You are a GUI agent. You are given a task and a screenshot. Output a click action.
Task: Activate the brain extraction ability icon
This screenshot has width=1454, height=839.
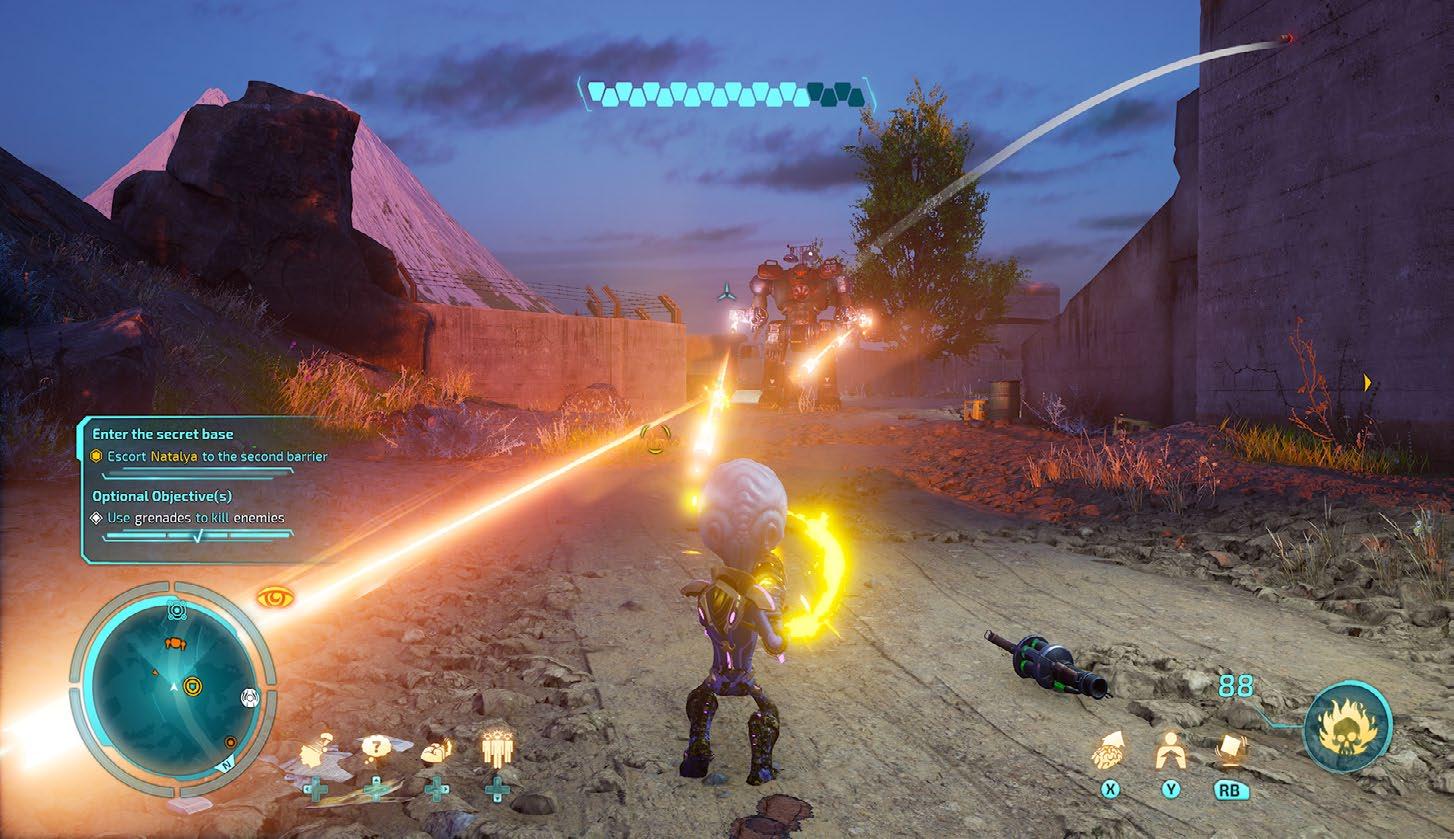coord(1109,750)
